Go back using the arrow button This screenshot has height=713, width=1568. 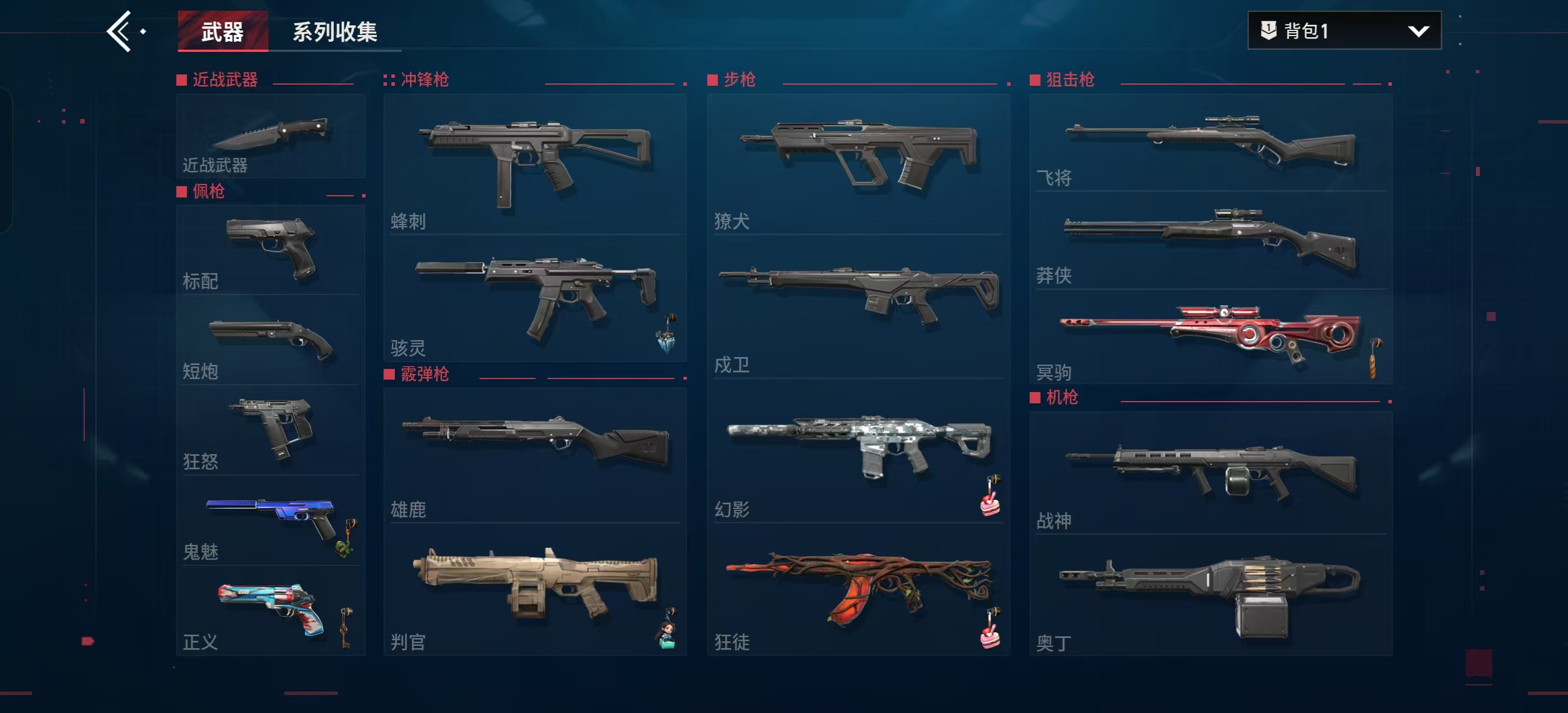pyautogui.click(x=120, y=31)
